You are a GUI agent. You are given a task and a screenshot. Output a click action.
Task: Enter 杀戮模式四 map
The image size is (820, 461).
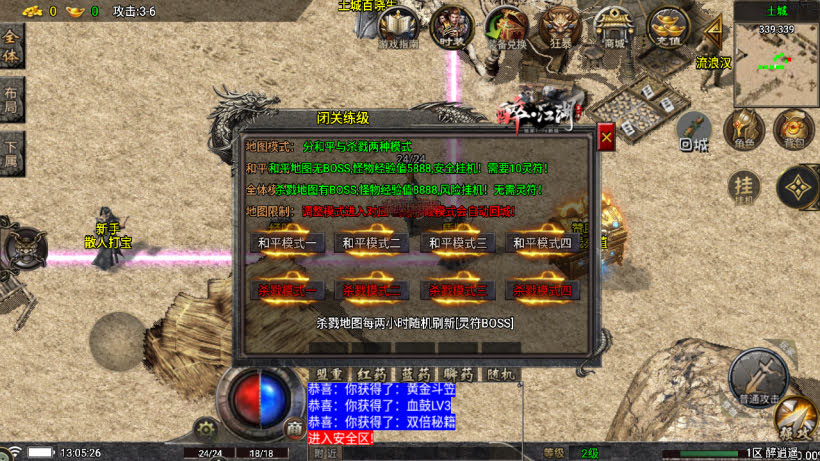pyautogui.click(x=542, y=290)
